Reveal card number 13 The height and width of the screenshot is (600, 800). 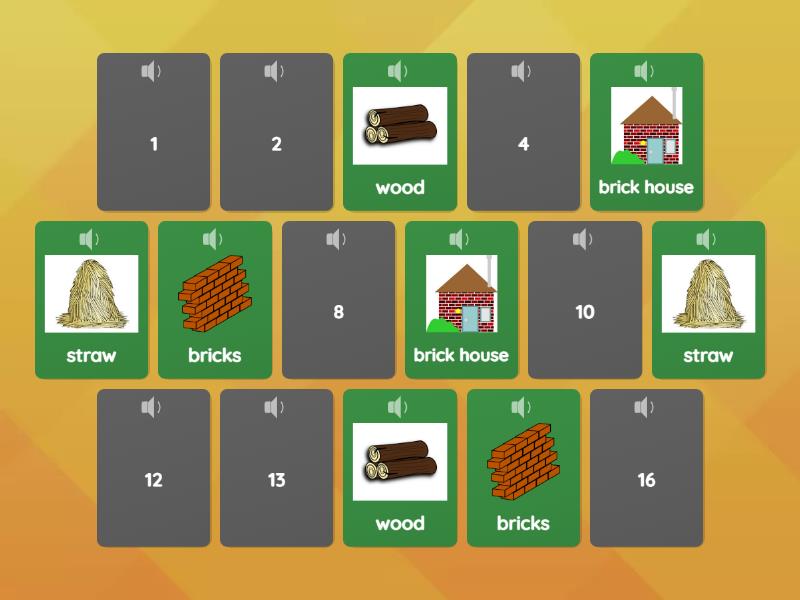(x=276, y=481)
